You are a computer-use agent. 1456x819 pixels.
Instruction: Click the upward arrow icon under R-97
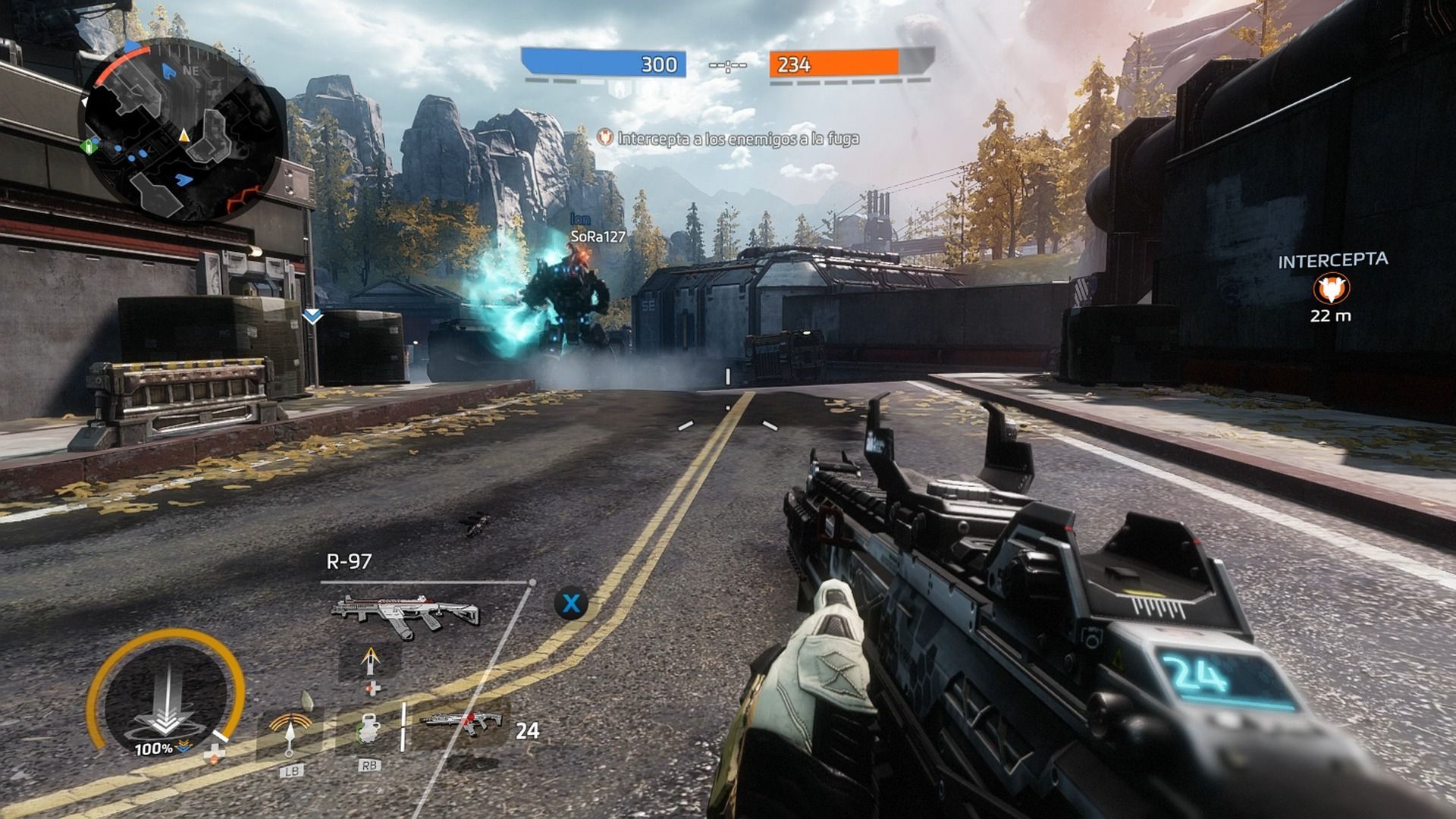pos(371,660)
